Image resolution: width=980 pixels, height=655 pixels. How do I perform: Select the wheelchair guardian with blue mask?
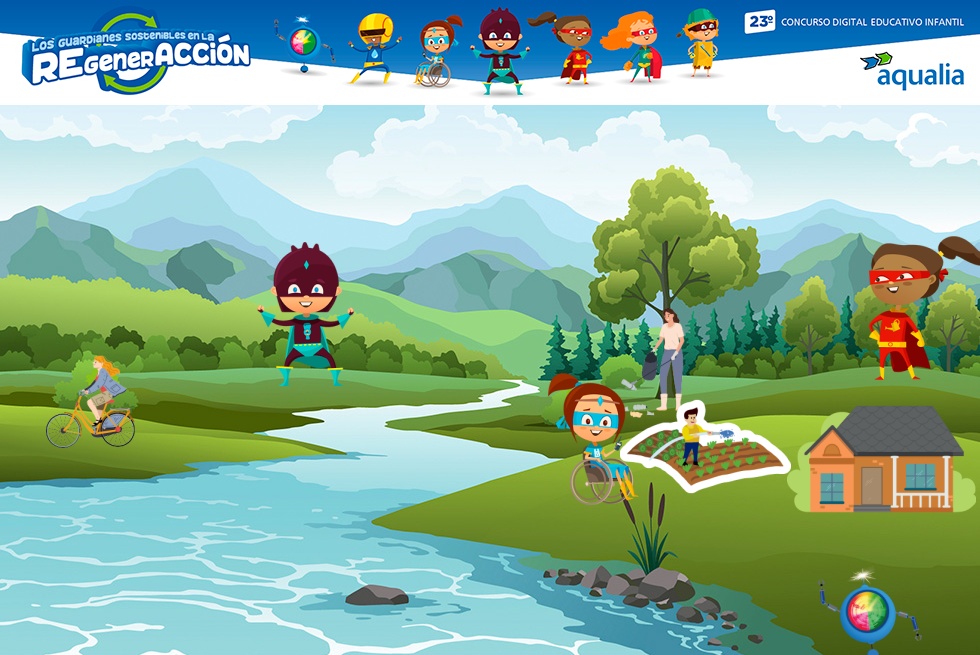click(x=598, y=442)
